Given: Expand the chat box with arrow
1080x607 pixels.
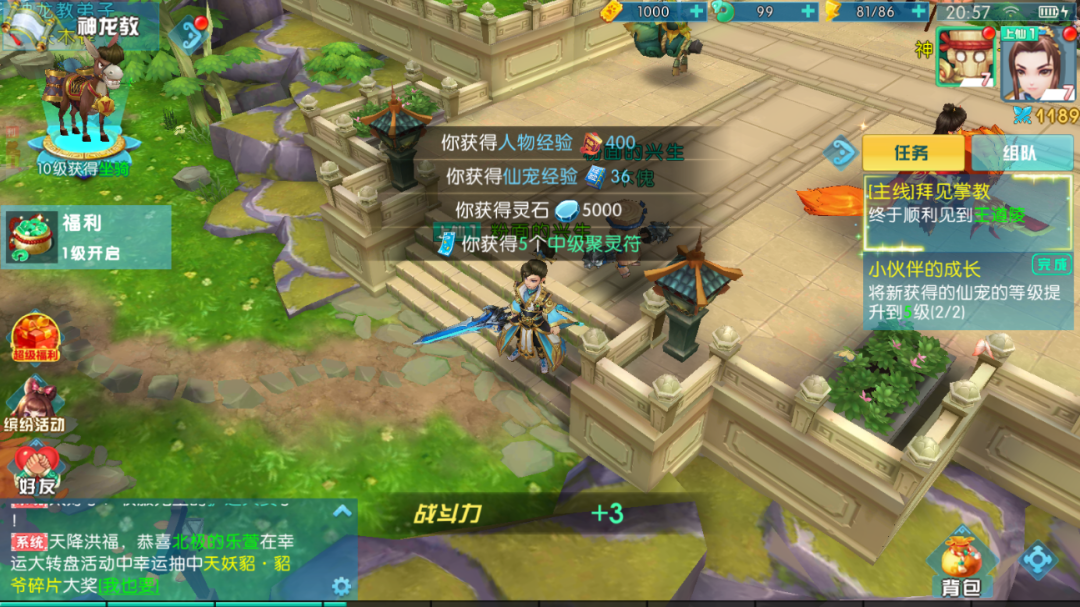Looking at the screenshot, I should pyautogui.click(x=342, y=512).
